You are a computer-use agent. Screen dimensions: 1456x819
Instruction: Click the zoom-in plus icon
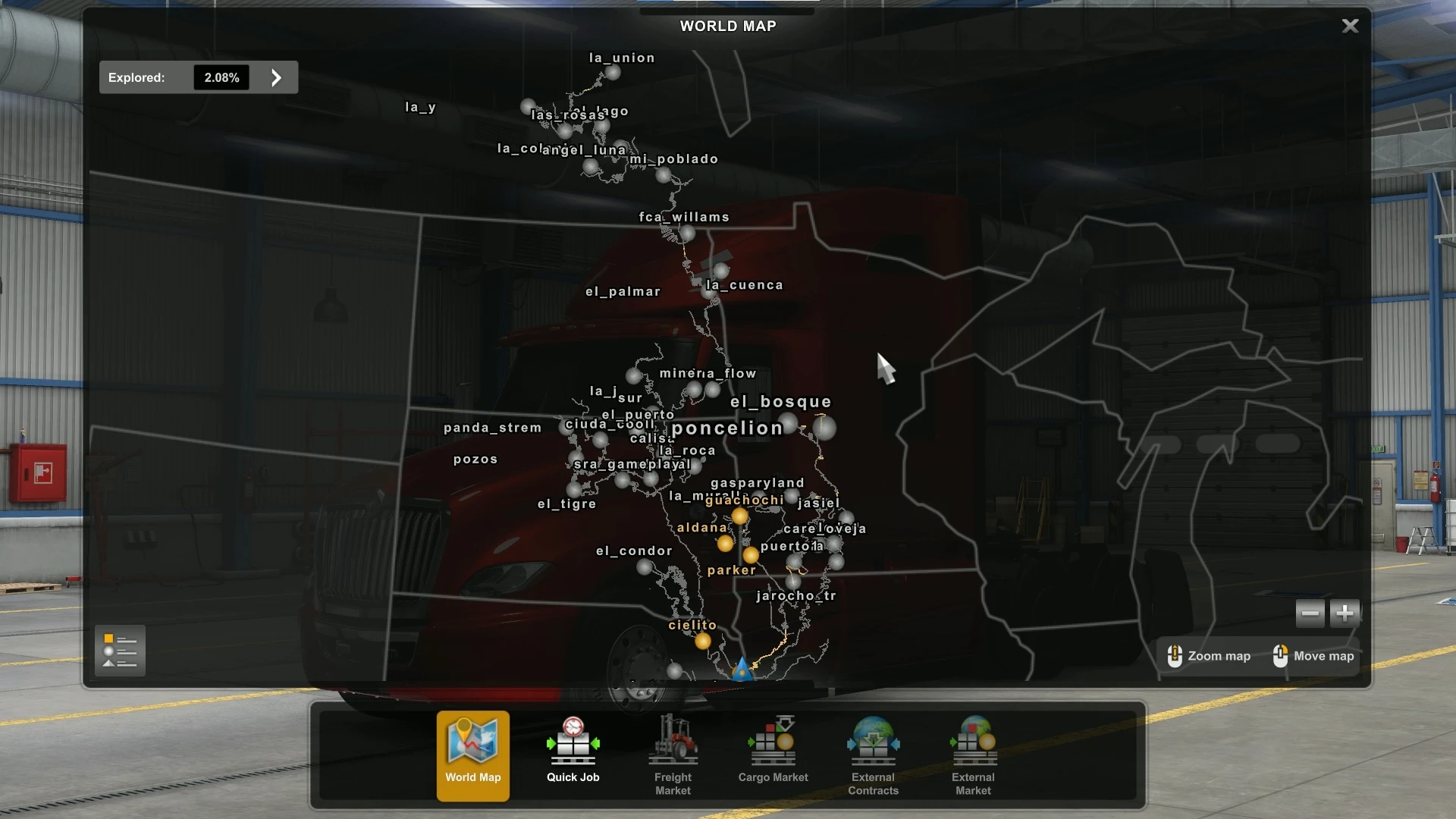pyautogui.click(x=1345, y=613)
